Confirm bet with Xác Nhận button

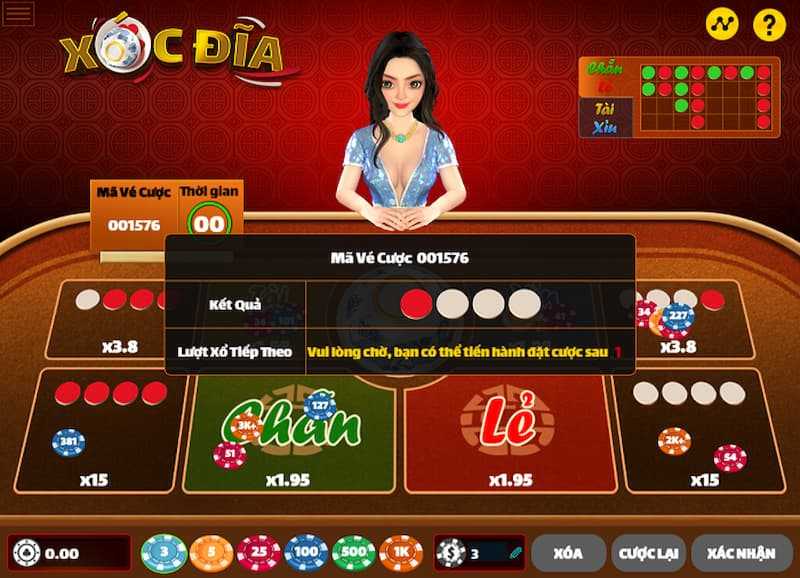point(741,552)
